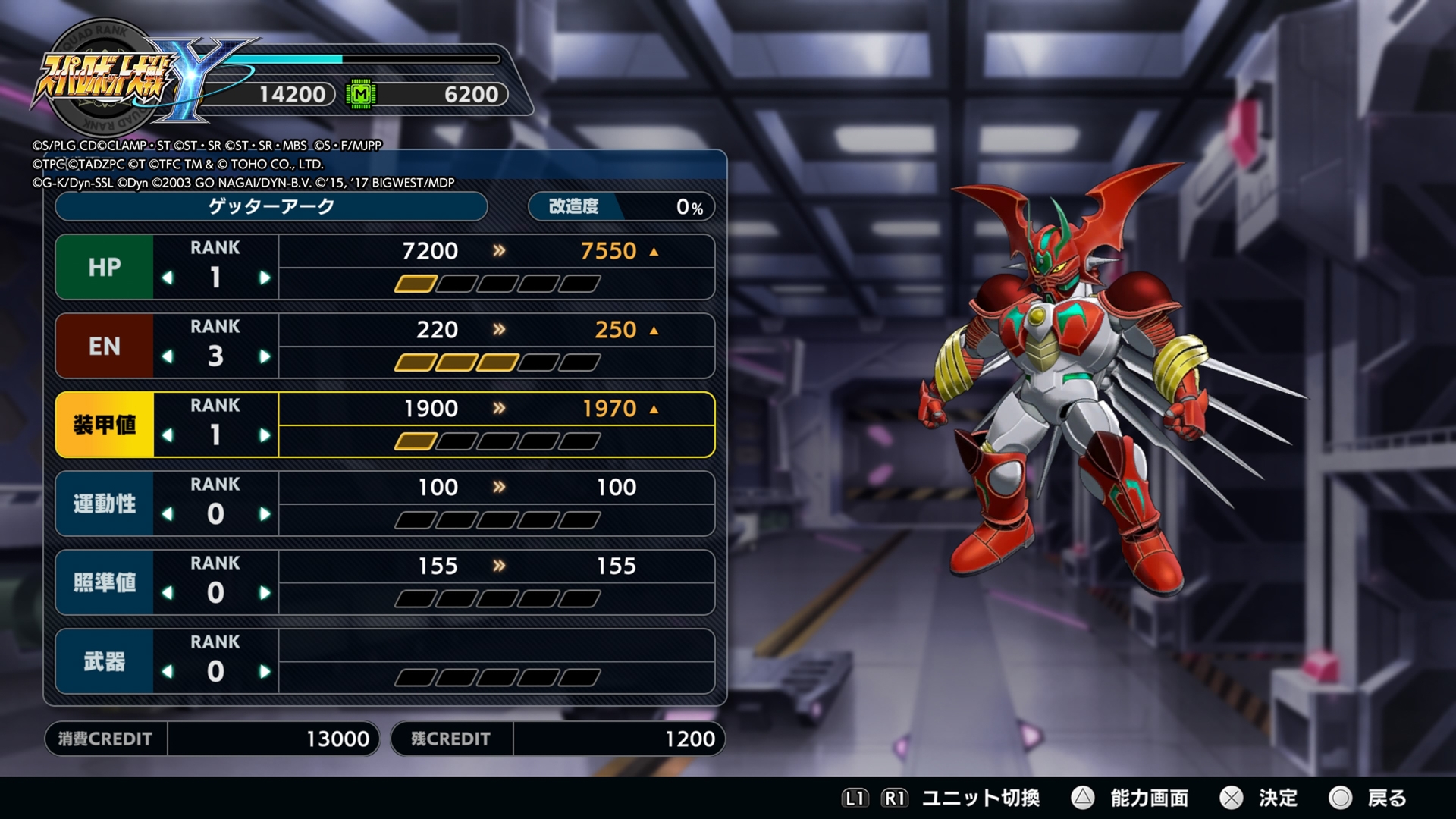The height and width of the screenshot is (819, 1456).
Task: Decrease HP rank with left arrow
Action: [168, 278]
